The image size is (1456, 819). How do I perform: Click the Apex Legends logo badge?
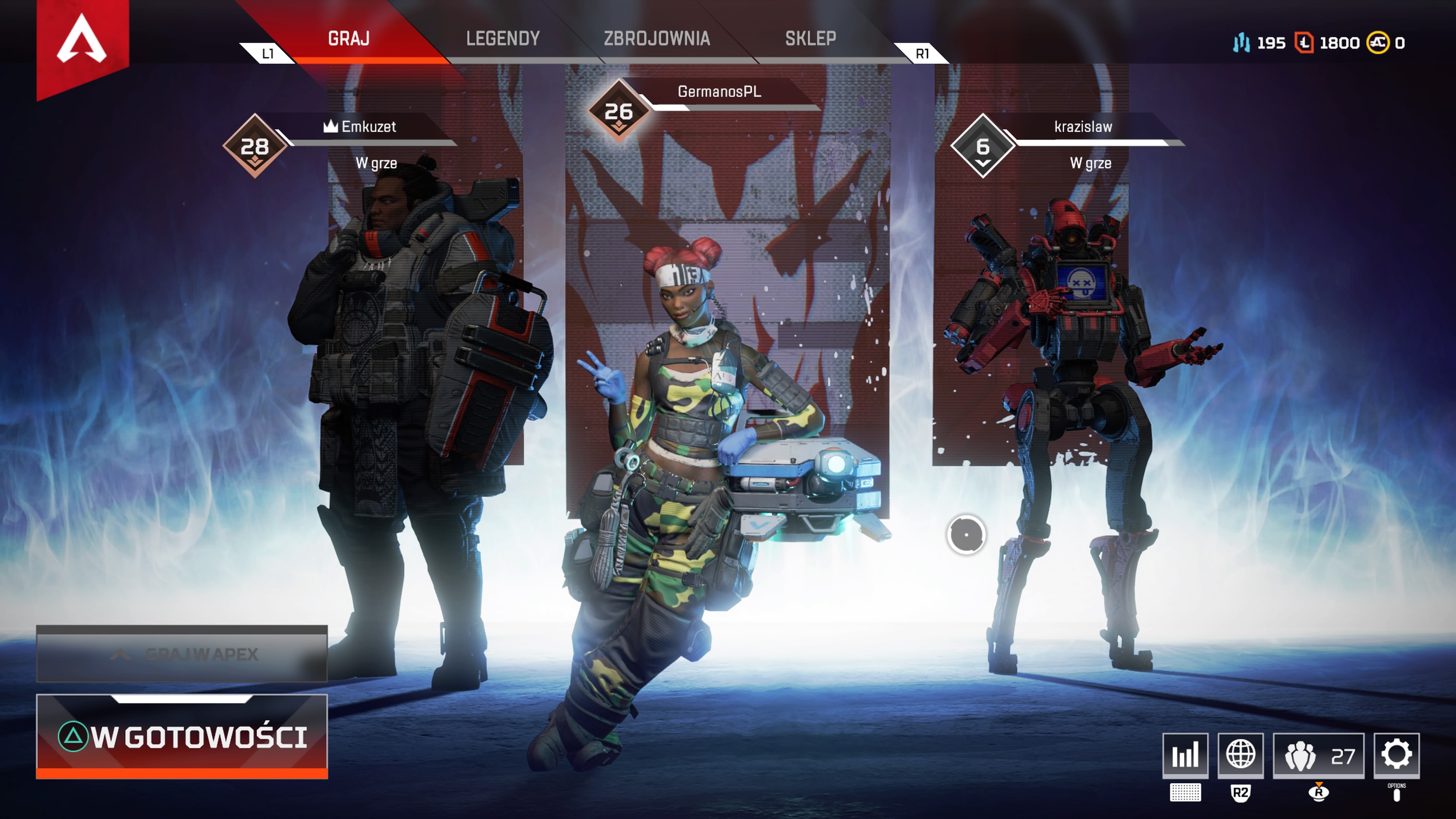coord(82,39)
